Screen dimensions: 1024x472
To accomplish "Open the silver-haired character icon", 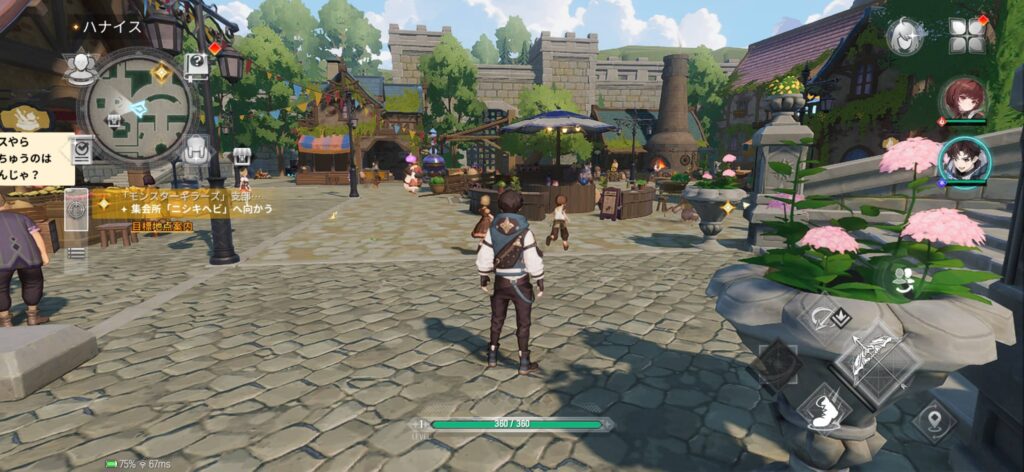I will click(x=904, y=36).
